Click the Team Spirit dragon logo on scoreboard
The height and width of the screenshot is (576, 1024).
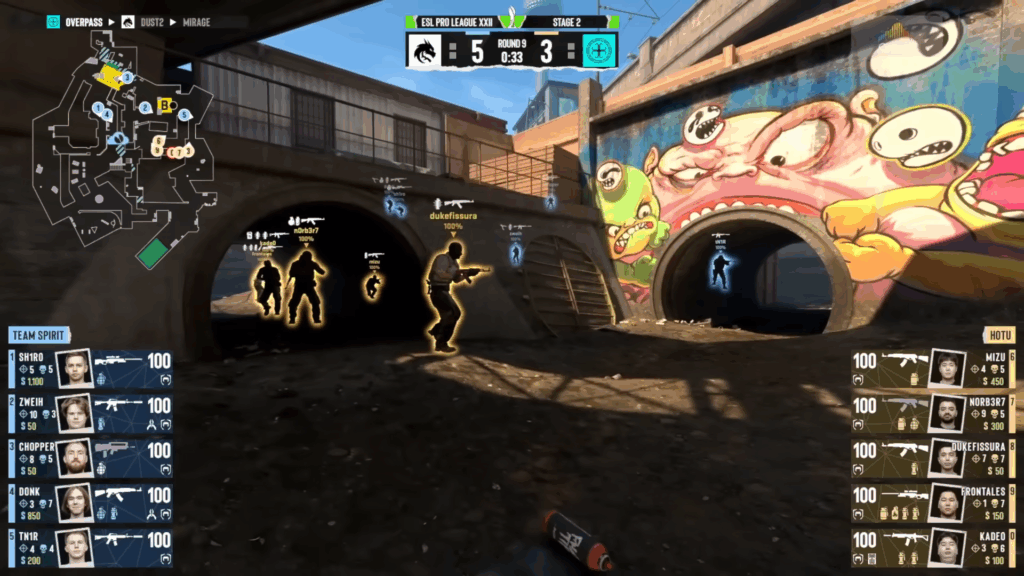(427, 51)
